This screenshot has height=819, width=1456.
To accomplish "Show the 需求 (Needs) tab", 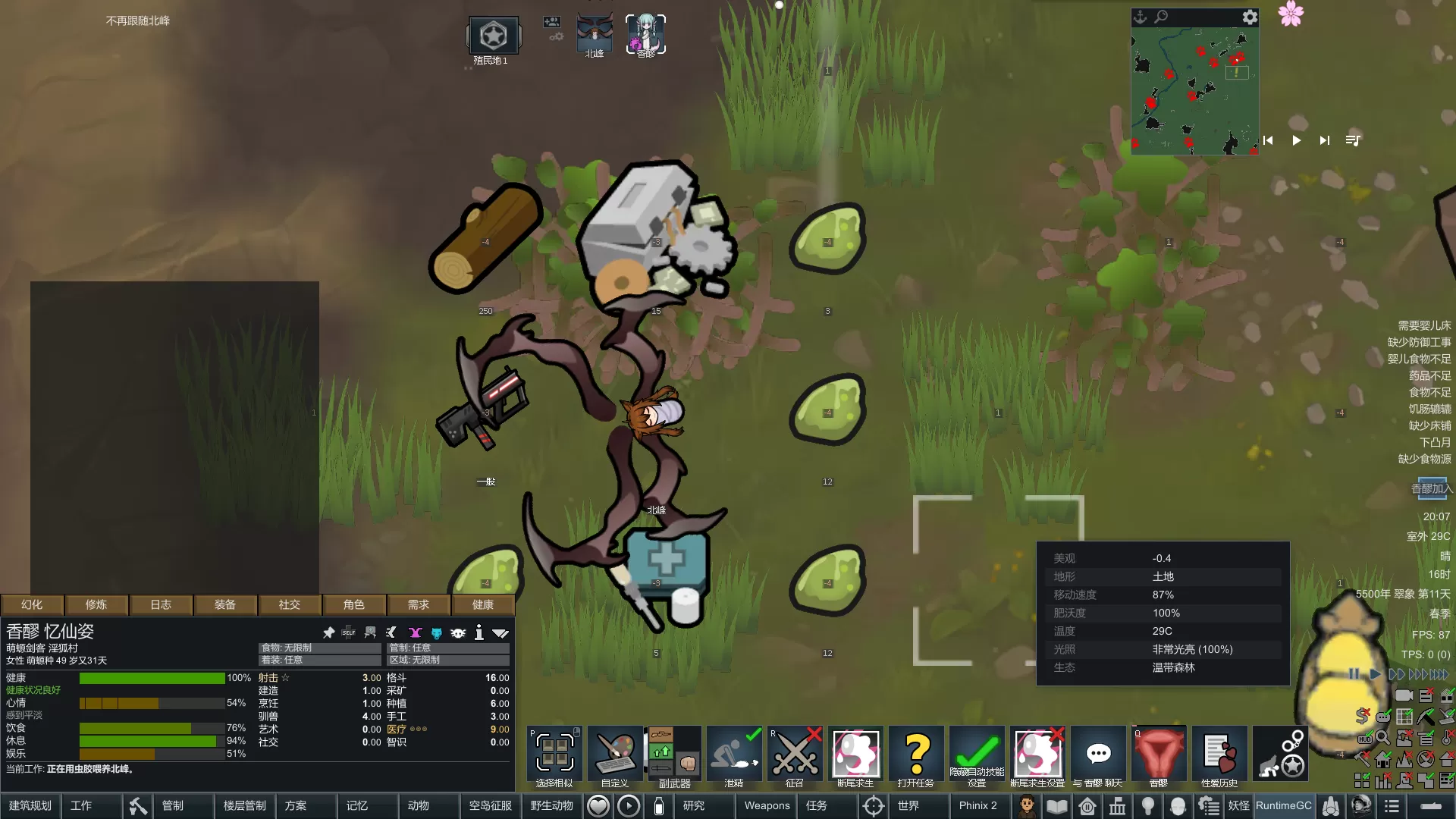I will [x=419, y=604].
